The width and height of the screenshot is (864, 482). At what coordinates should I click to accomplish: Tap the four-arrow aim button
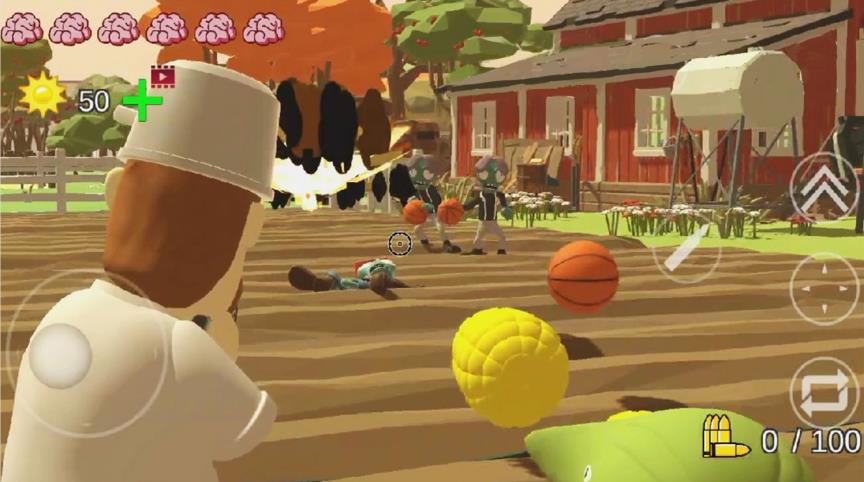tap(824, 289)
